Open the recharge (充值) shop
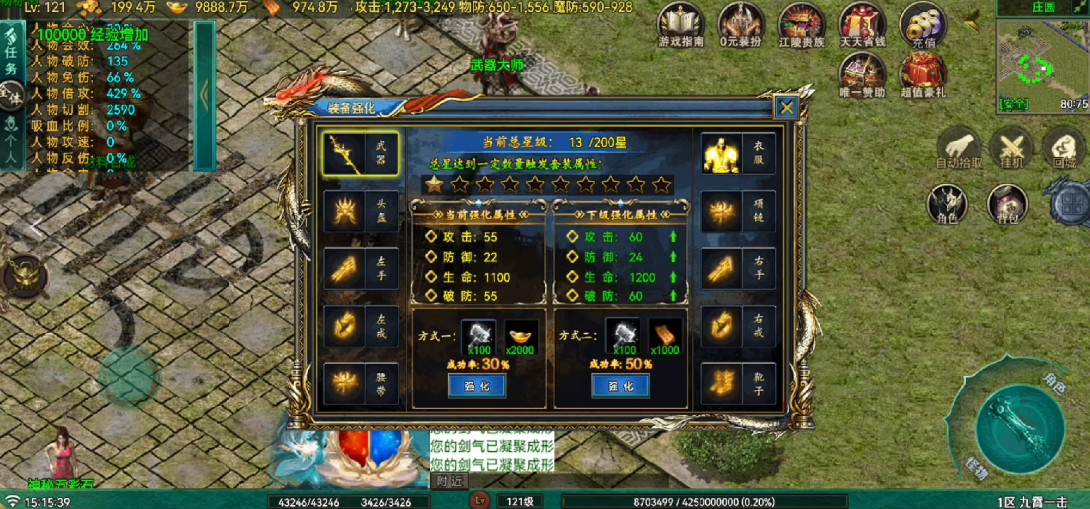1090x509 pixels. [x=923, y=24]
